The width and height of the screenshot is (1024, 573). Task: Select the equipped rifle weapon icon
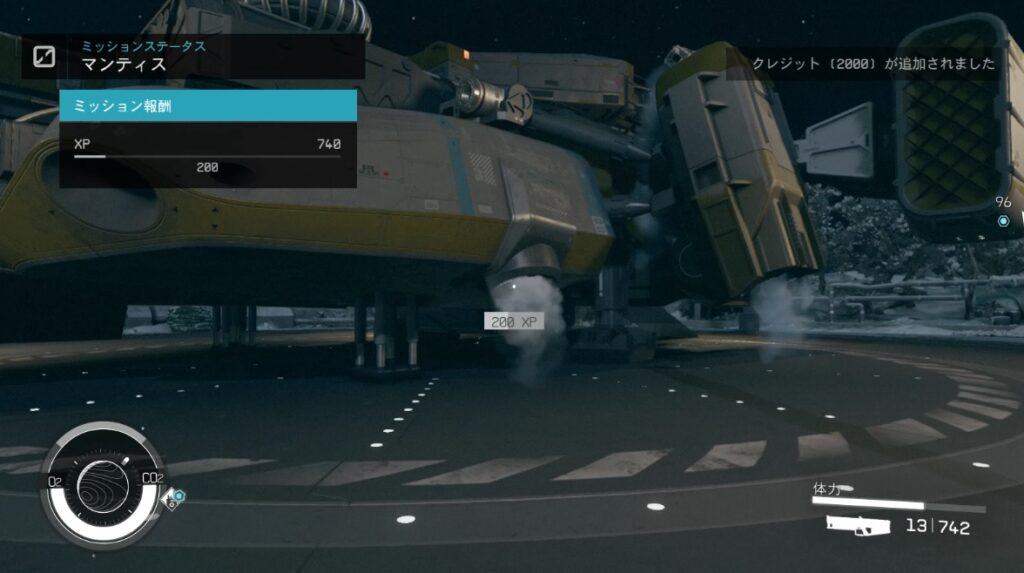[857, 525]
